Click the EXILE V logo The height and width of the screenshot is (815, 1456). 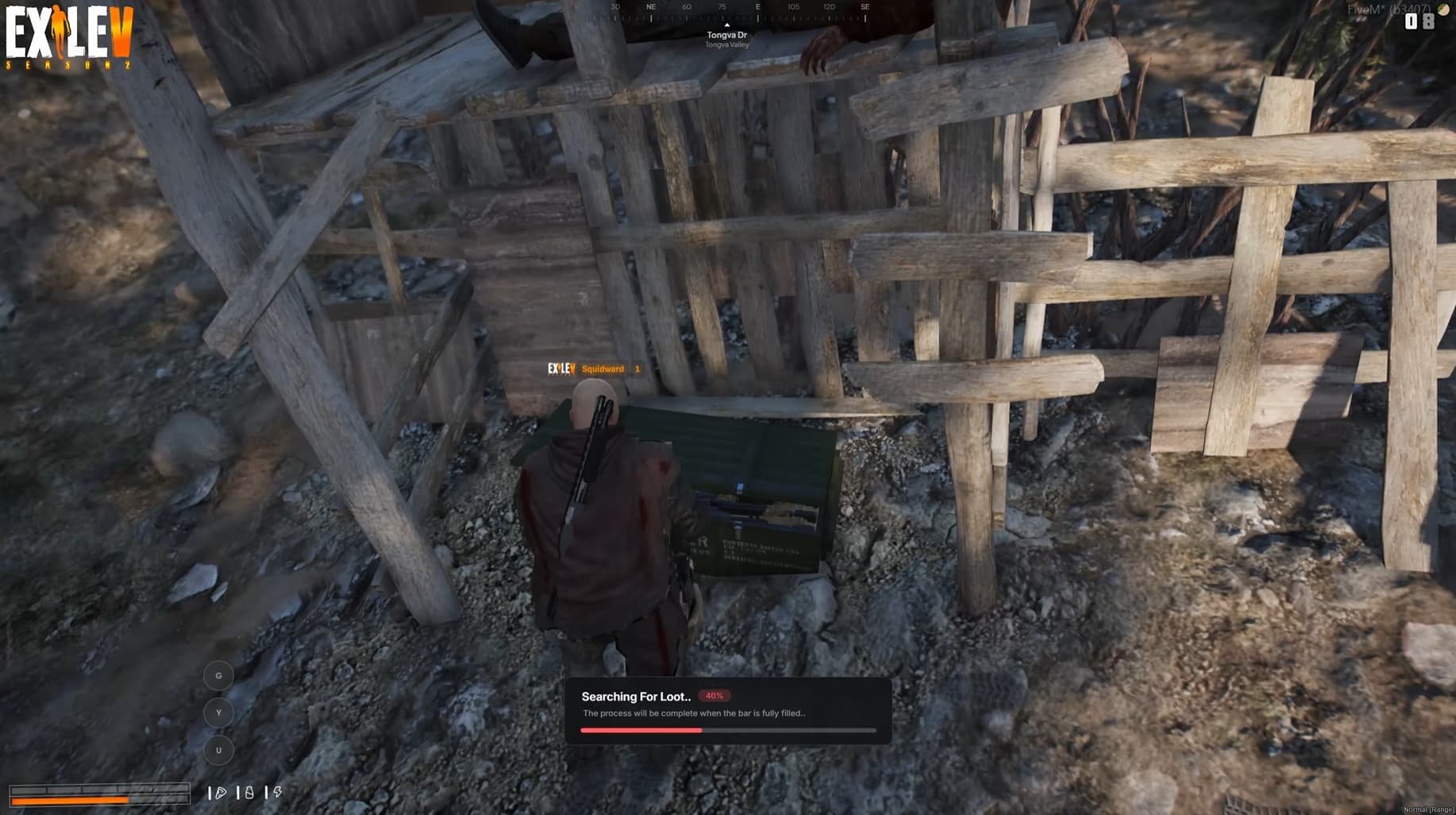click(x=67, y=32)
